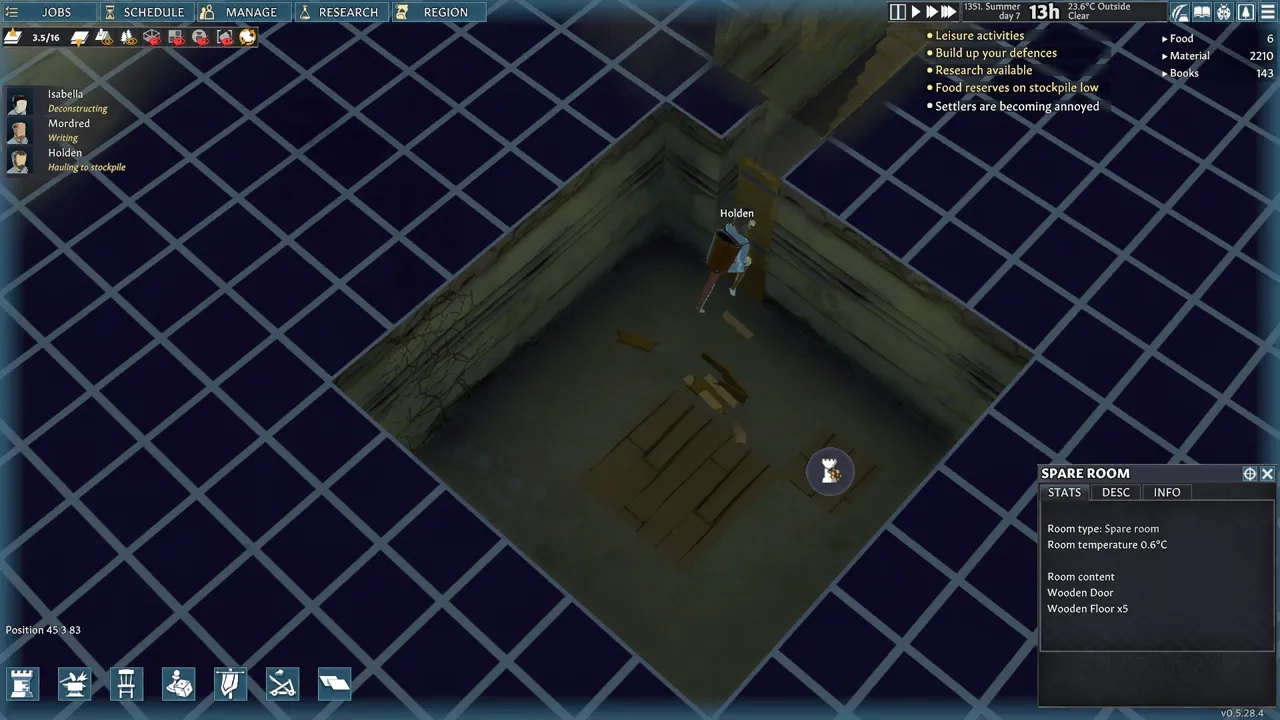Open the in-game encyclopedia book icon

click(1202, 12)
